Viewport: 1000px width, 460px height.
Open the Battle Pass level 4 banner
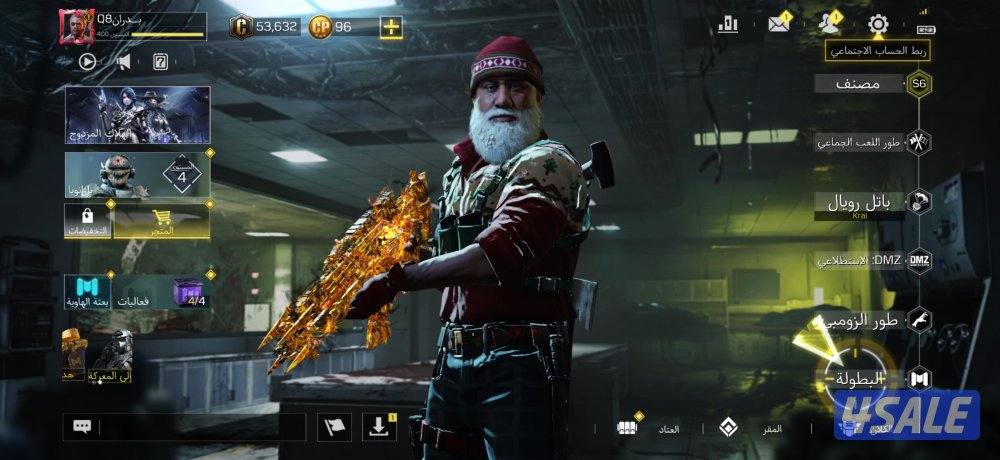pos(137,175)
